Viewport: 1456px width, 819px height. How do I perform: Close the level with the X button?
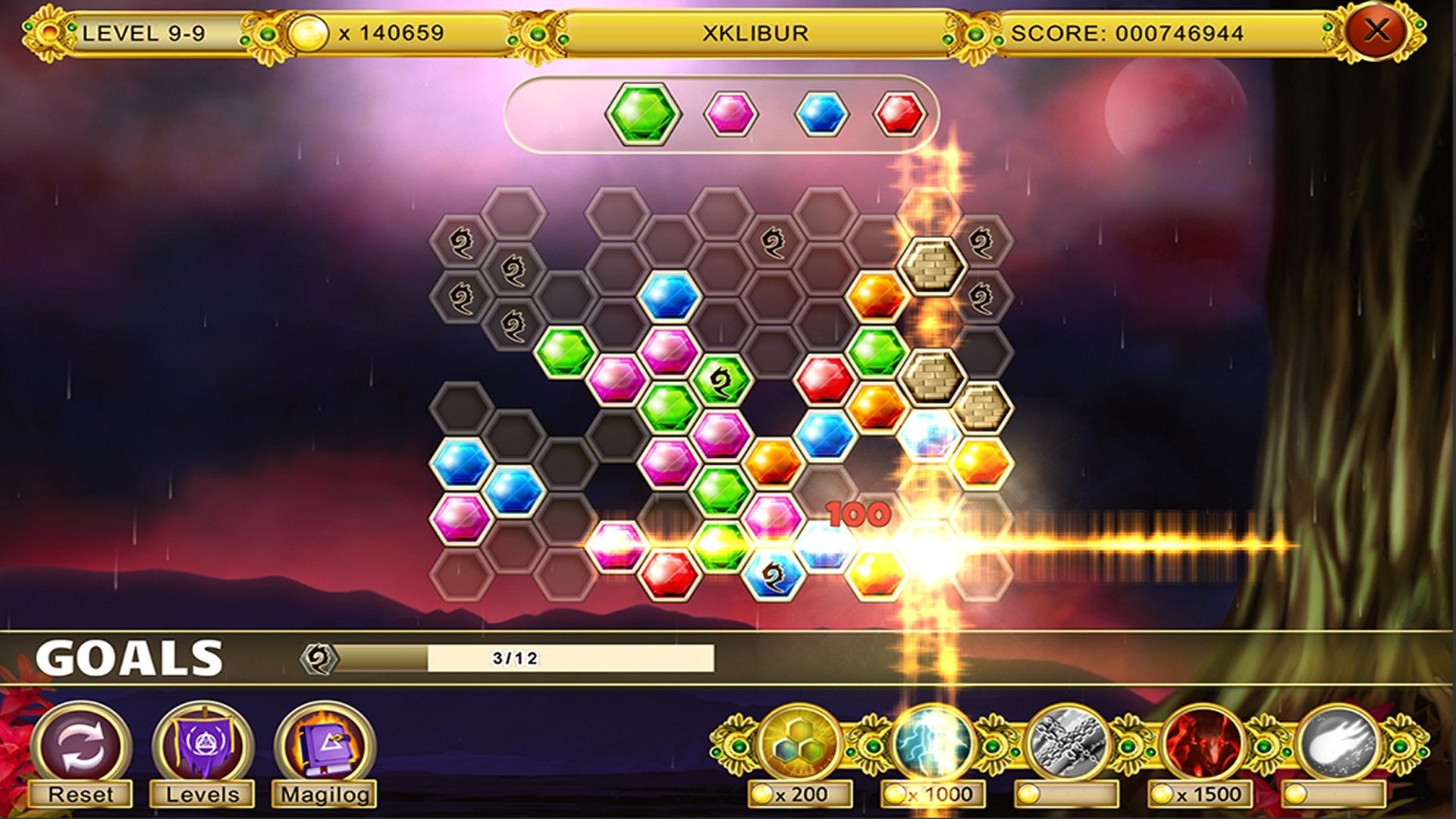[x=1376, y=32]
